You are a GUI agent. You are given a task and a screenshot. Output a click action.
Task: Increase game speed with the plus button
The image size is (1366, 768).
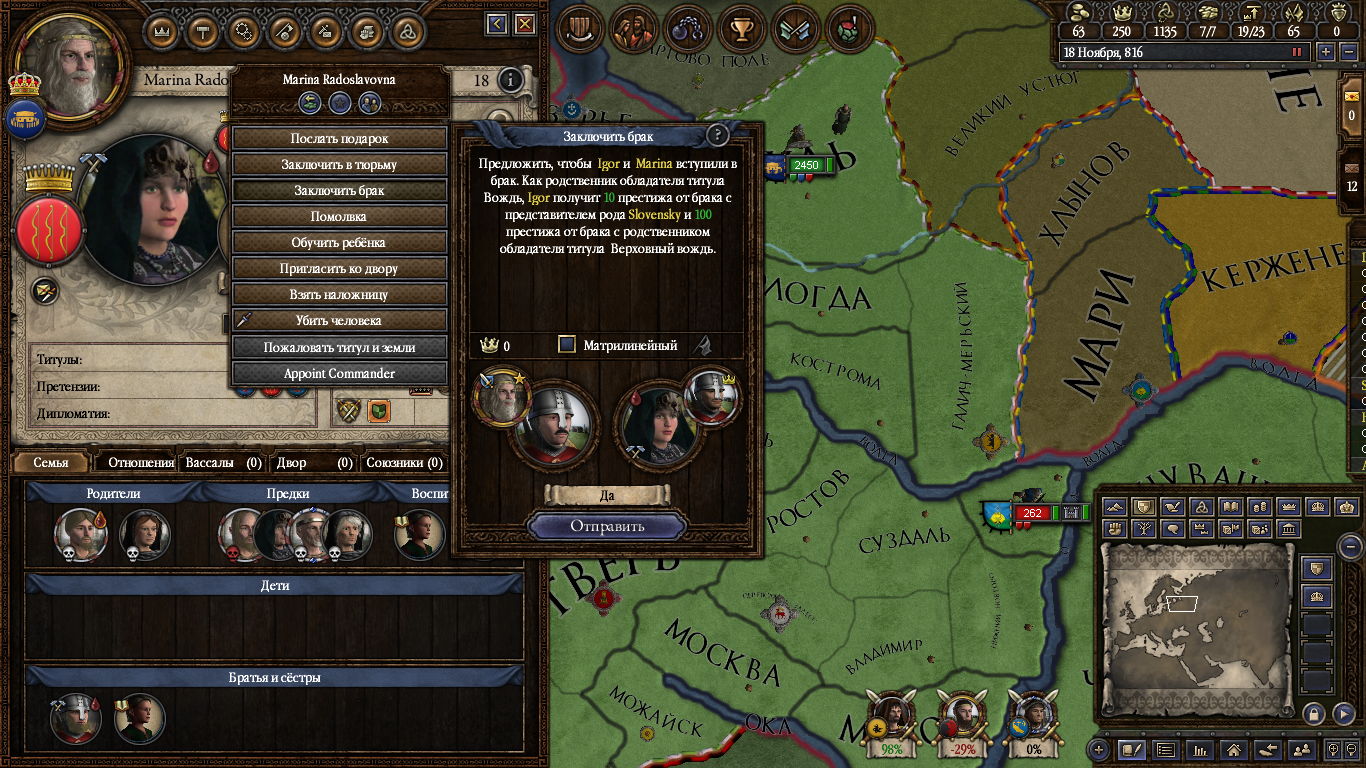pyautogui.click(x=1326, y=52)
